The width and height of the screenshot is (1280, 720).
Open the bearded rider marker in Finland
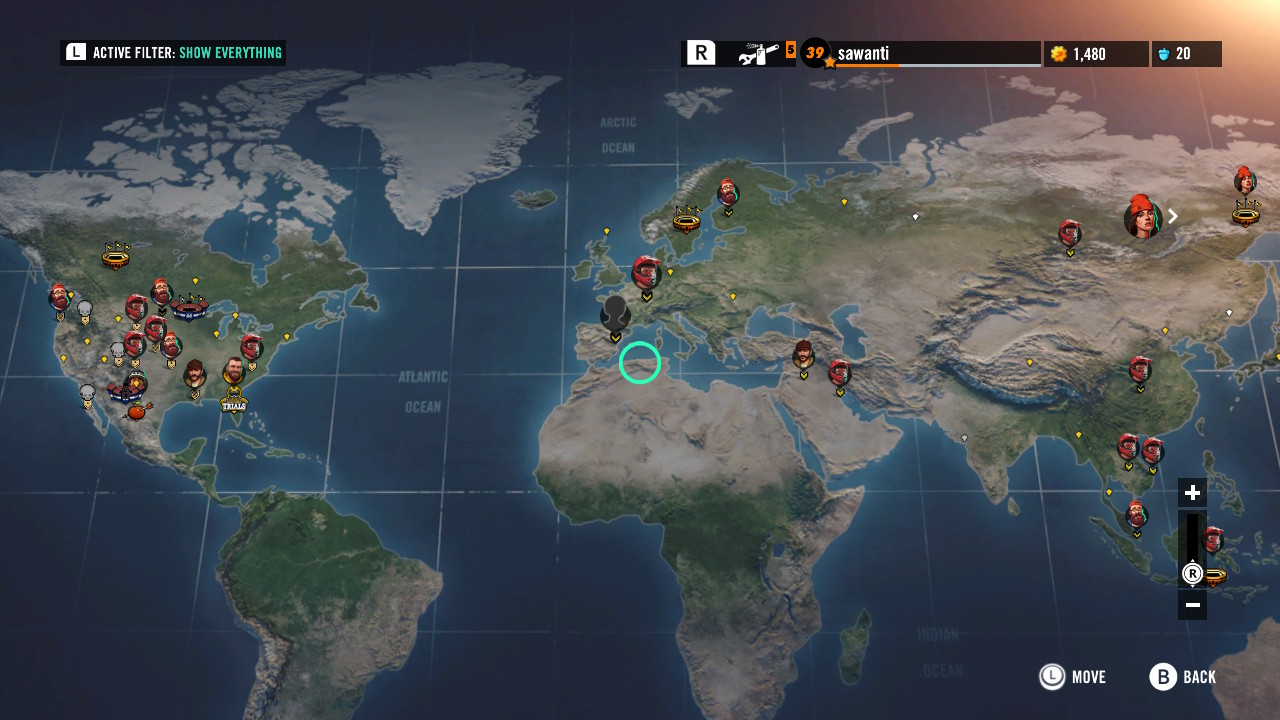click(728, 193)
